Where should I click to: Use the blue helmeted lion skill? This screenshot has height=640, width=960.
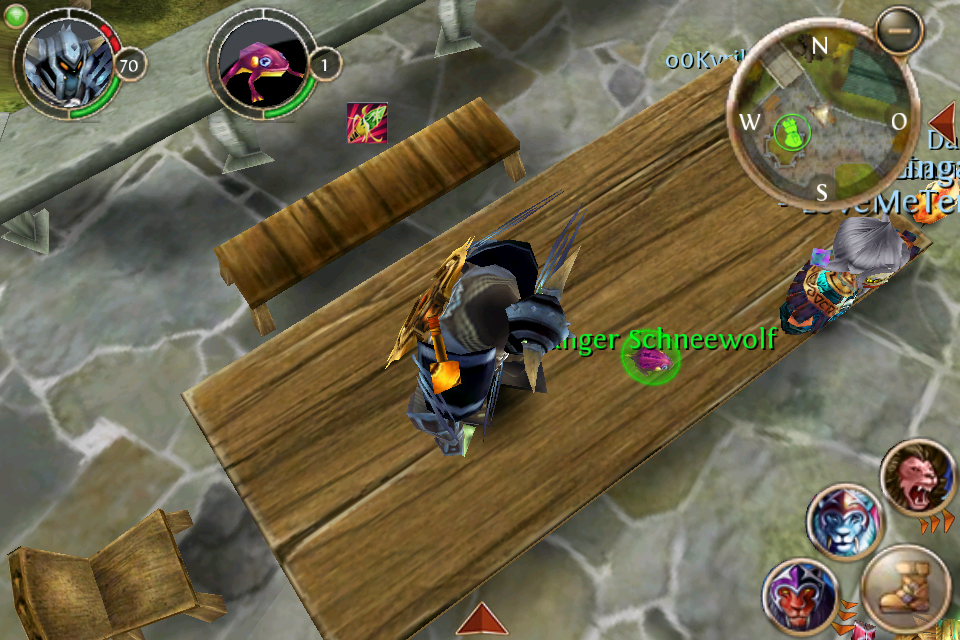[845, 522]
